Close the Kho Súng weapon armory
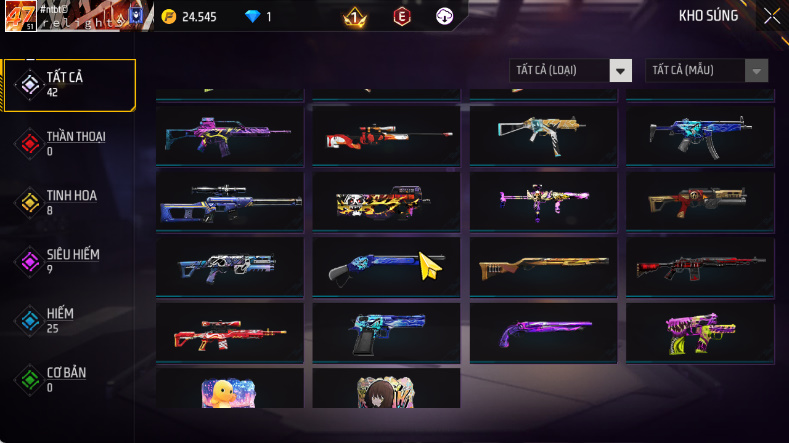This screenshot has width=789, height=443. click(x=772, y=16)
